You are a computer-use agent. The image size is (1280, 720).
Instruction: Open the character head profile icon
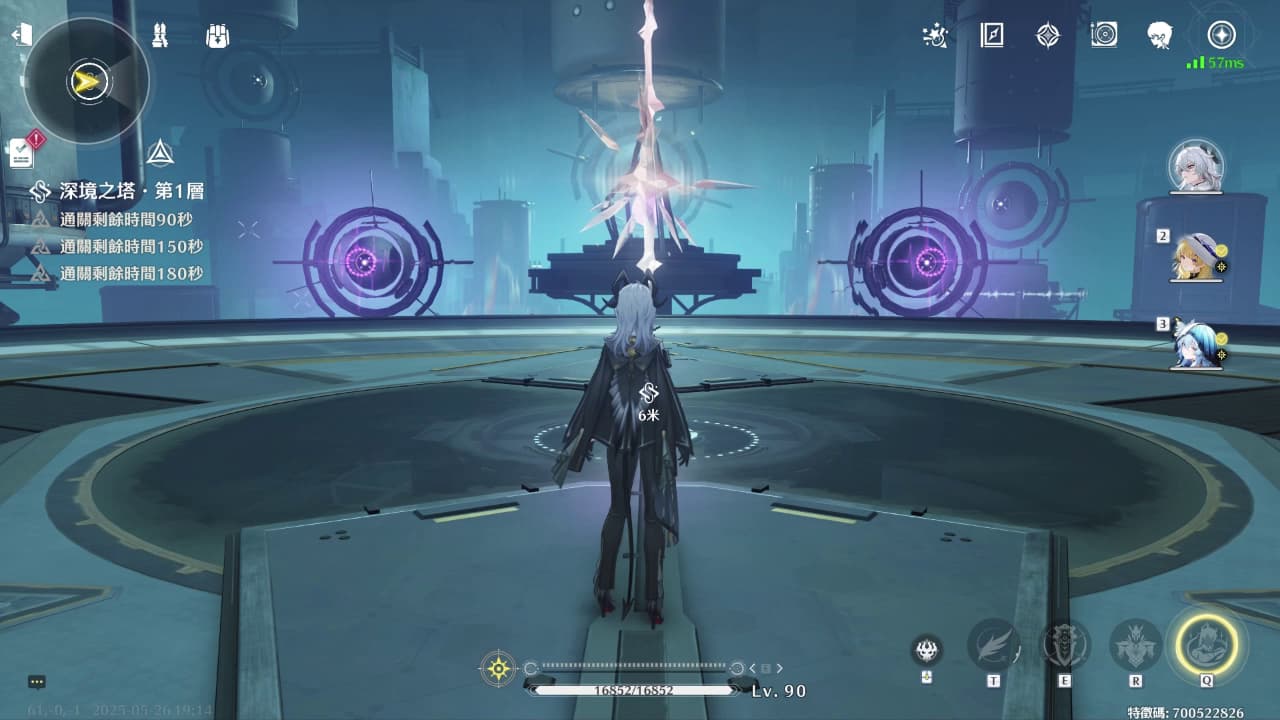tap(1160, 36)
